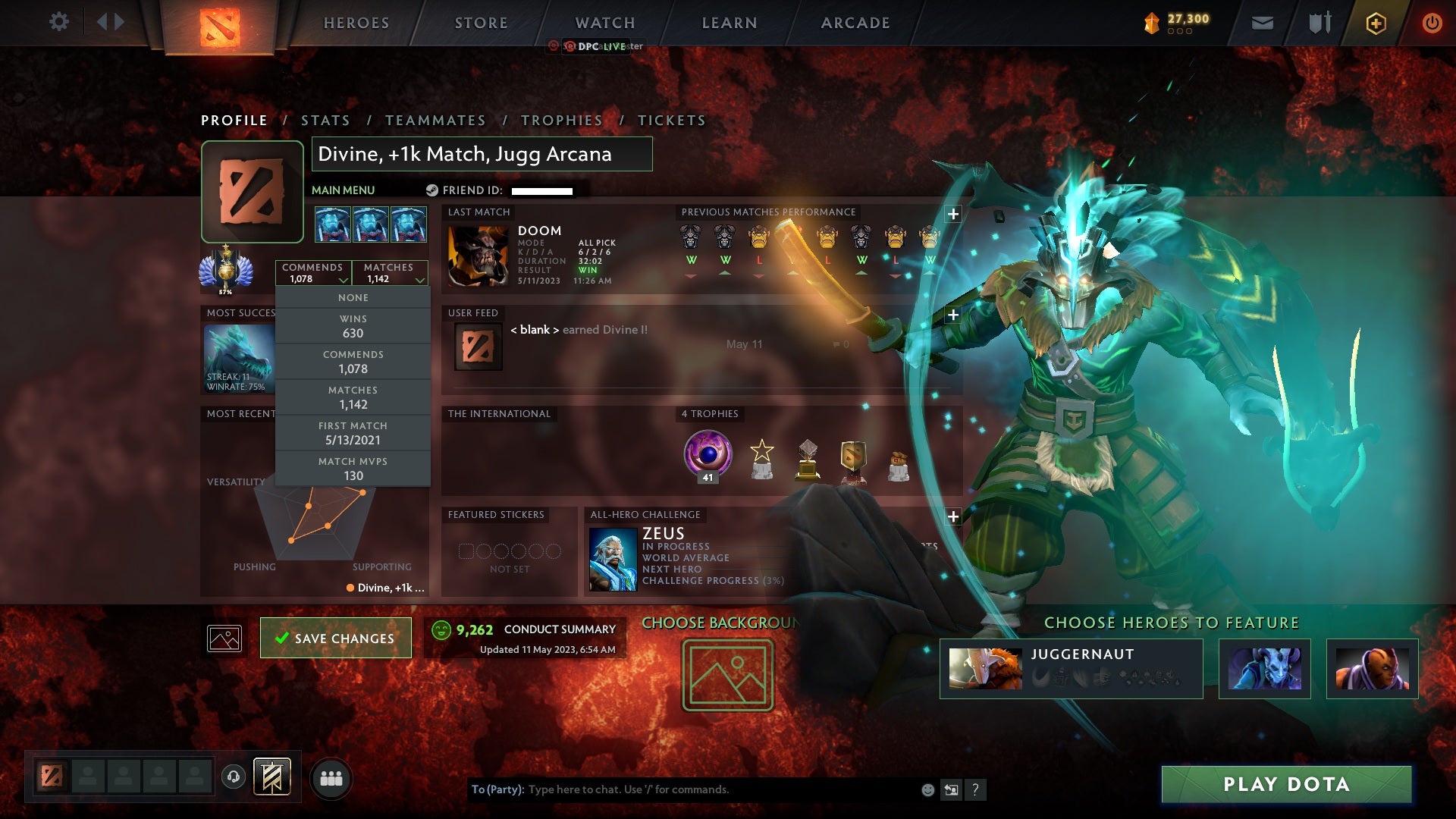Click the Dota 2 shield logo
The height and width of the screenshot is (819, 1456).
pyautogui.click(x=221, y=26)
